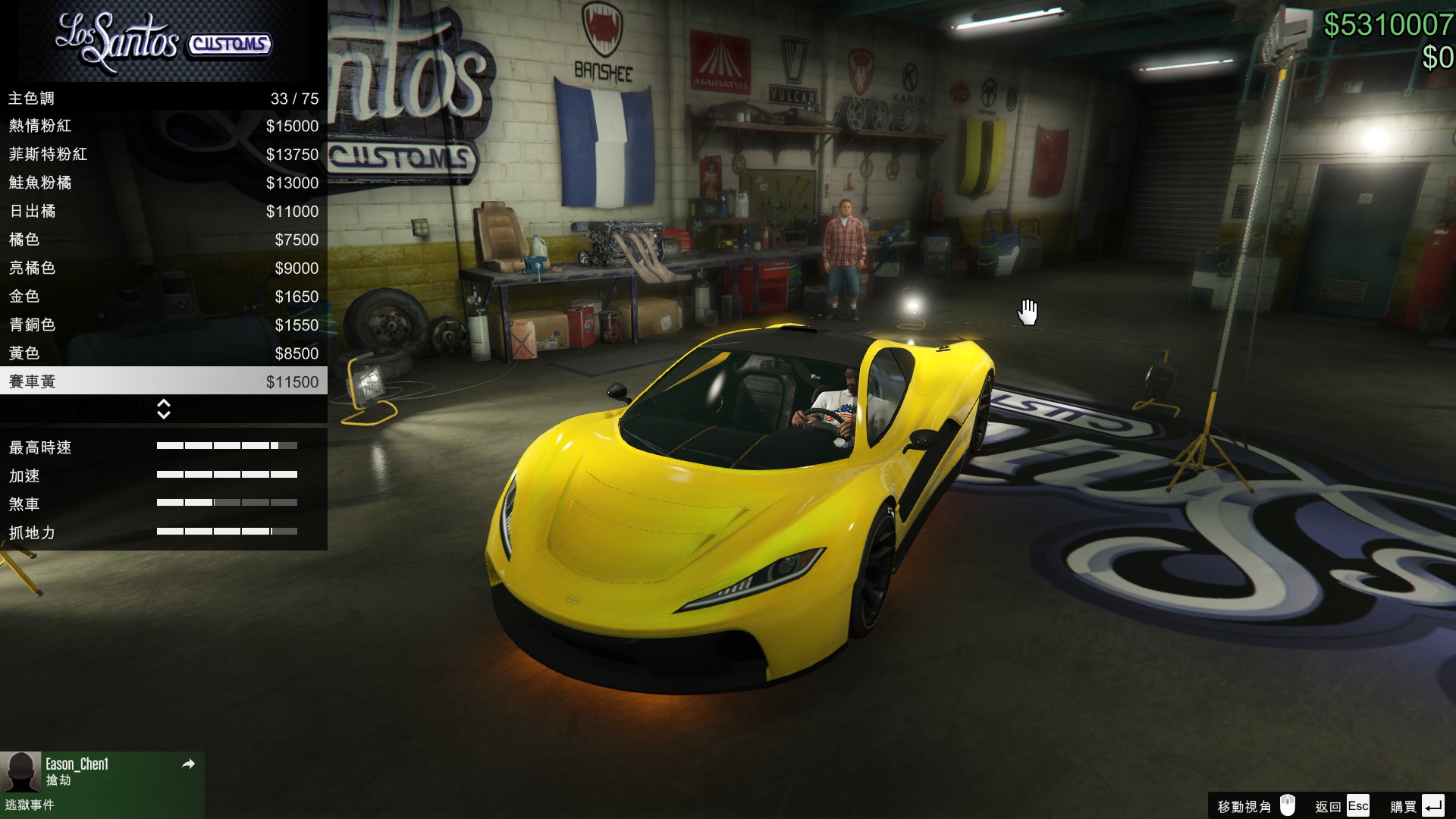
Task: Select 日出橘 paint entry
Action: tap(163, 212)
